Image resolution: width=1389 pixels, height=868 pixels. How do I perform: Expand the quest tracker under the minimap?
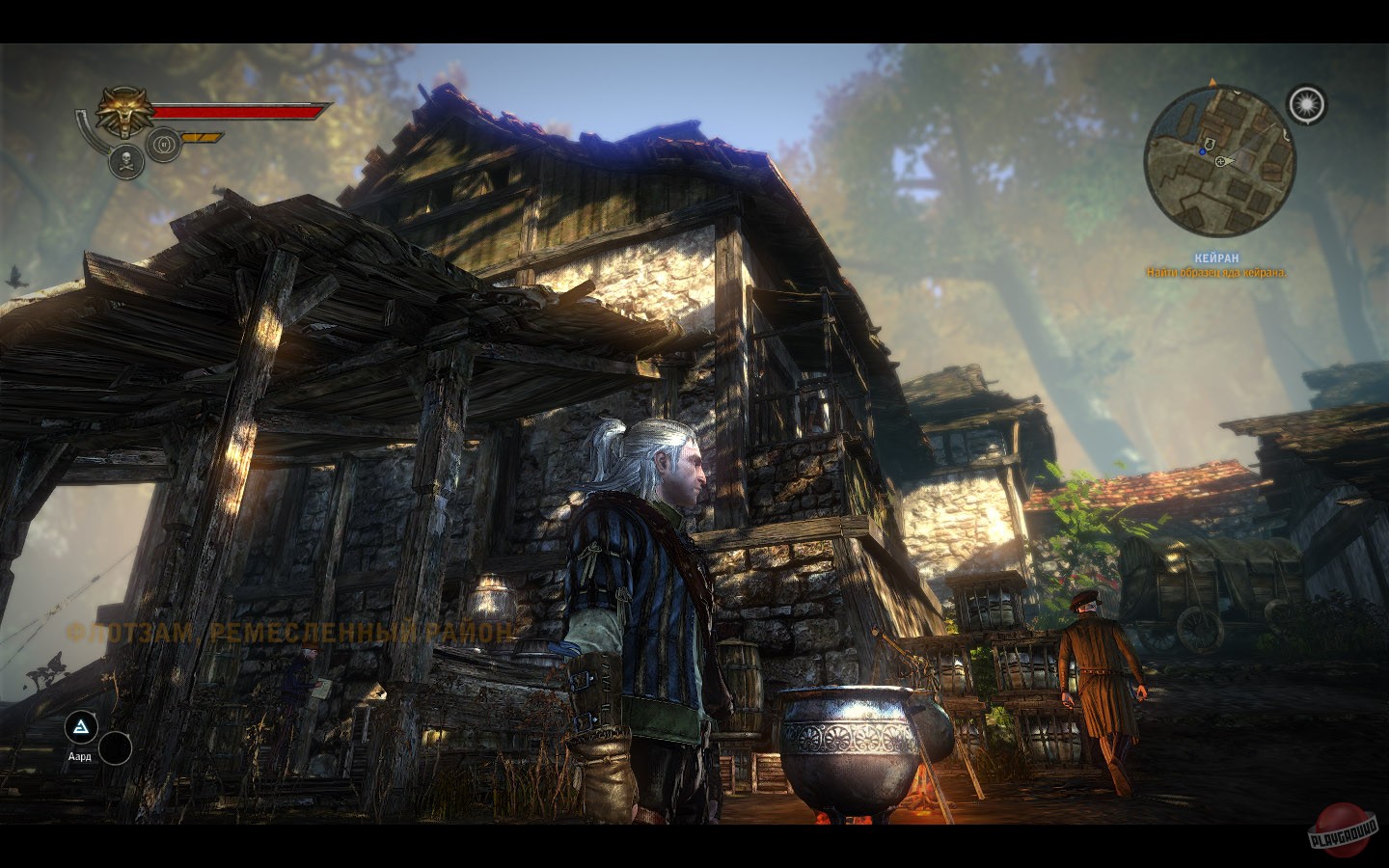(x=1215, y=264)
